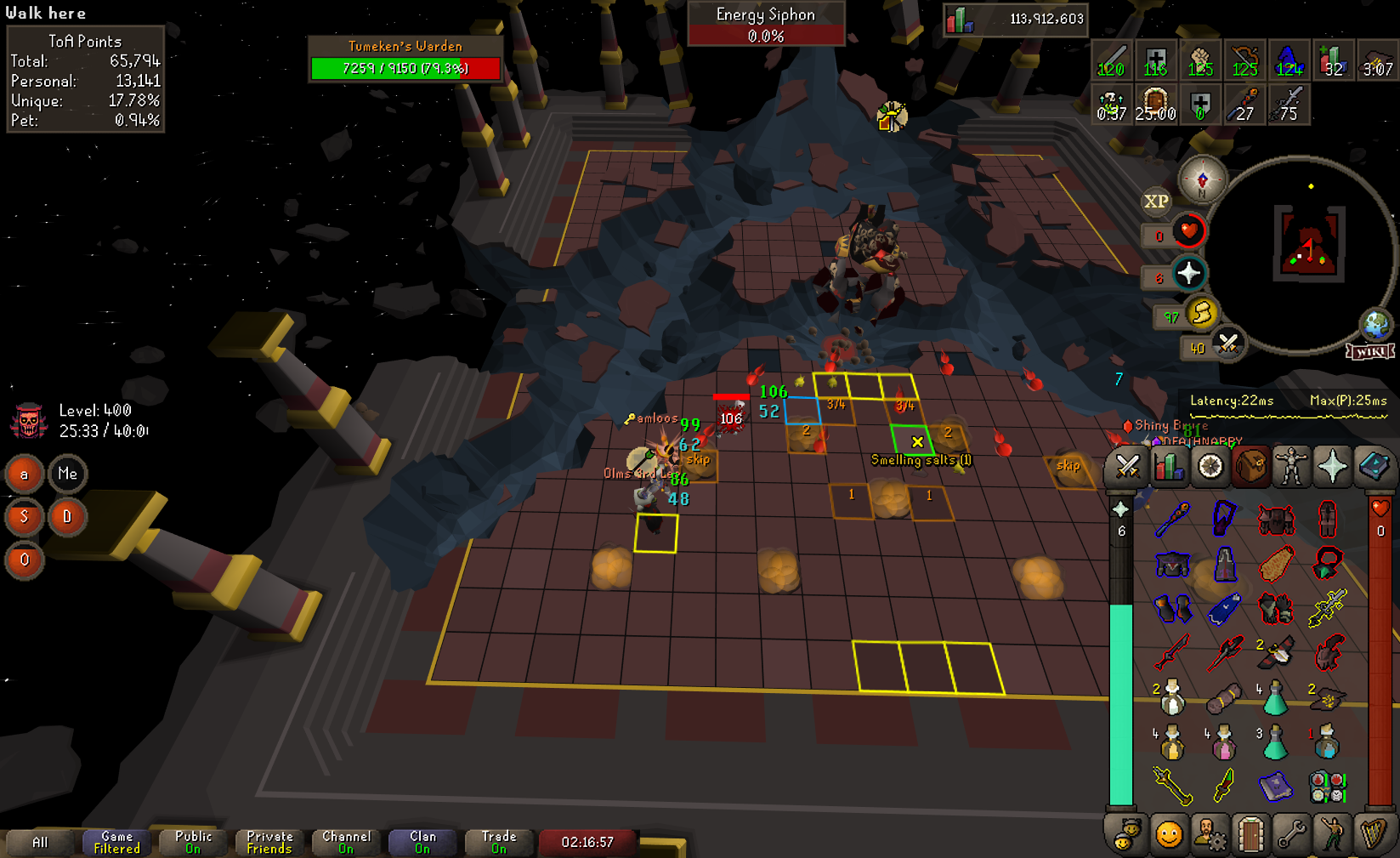Toggle Quick Prayers orb
Viewport: 1400px width, 858px height.
(1188, 274)
